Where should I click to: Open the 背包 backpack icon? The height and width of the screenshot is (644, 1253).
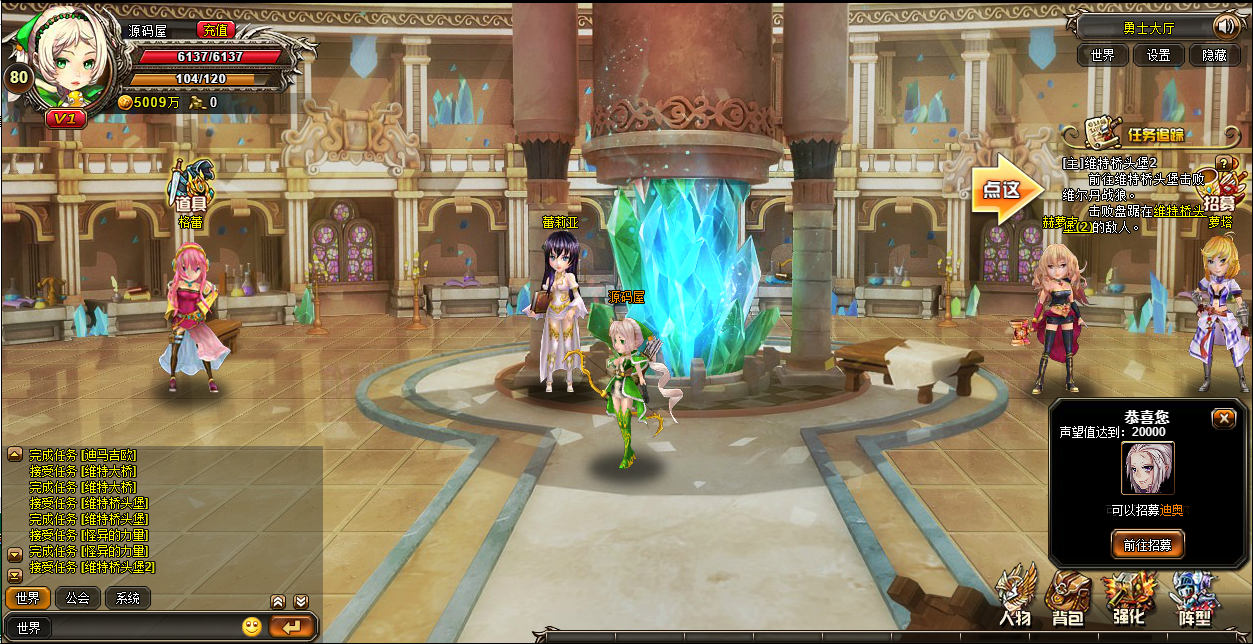coord(1070,600)
